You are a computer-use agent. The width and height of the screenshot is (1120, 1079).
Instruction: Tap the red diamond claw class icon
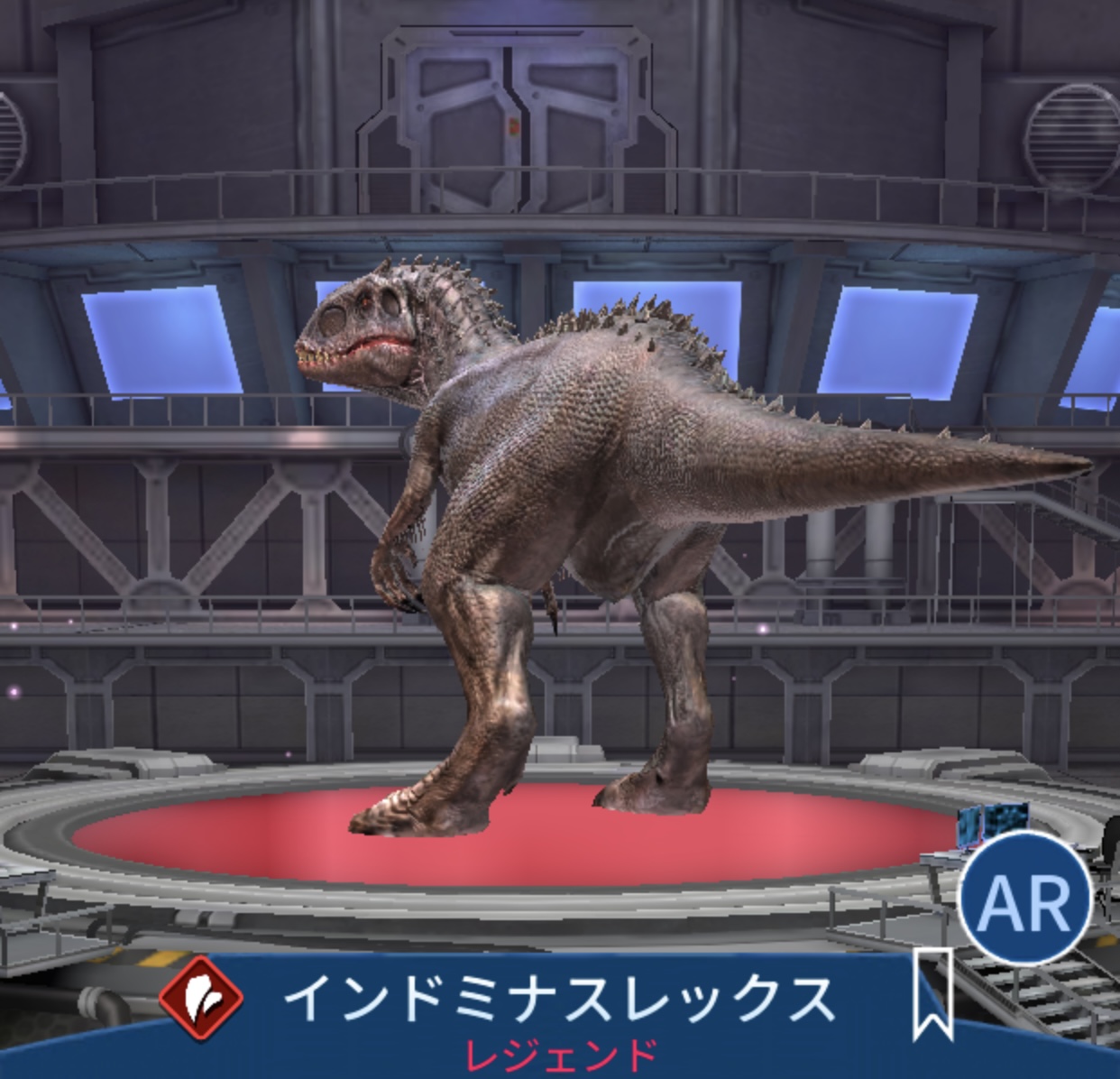[x=202, y=999]
